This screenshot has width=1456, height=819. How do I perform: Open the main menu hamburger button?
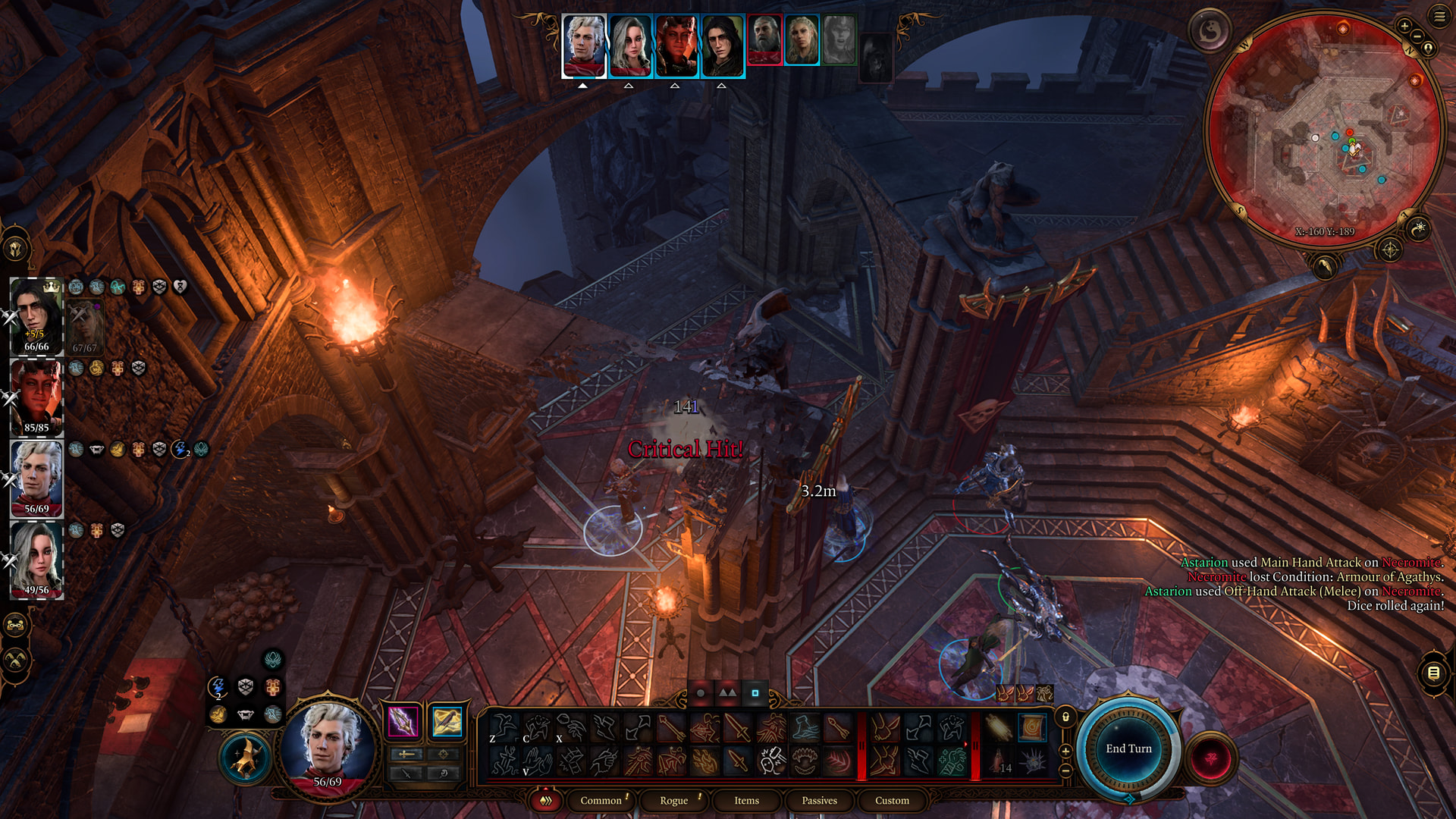point(1439,16)
